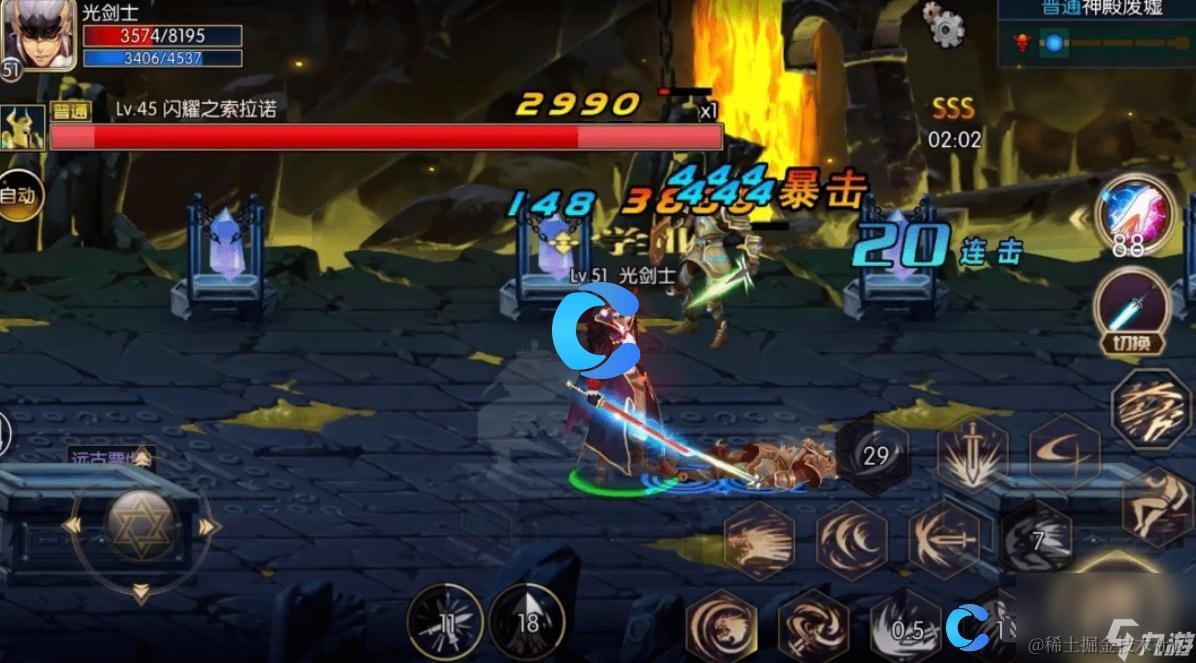
Task: Use the arrow skill with 18 cooldown
Action: coord(527,622)
